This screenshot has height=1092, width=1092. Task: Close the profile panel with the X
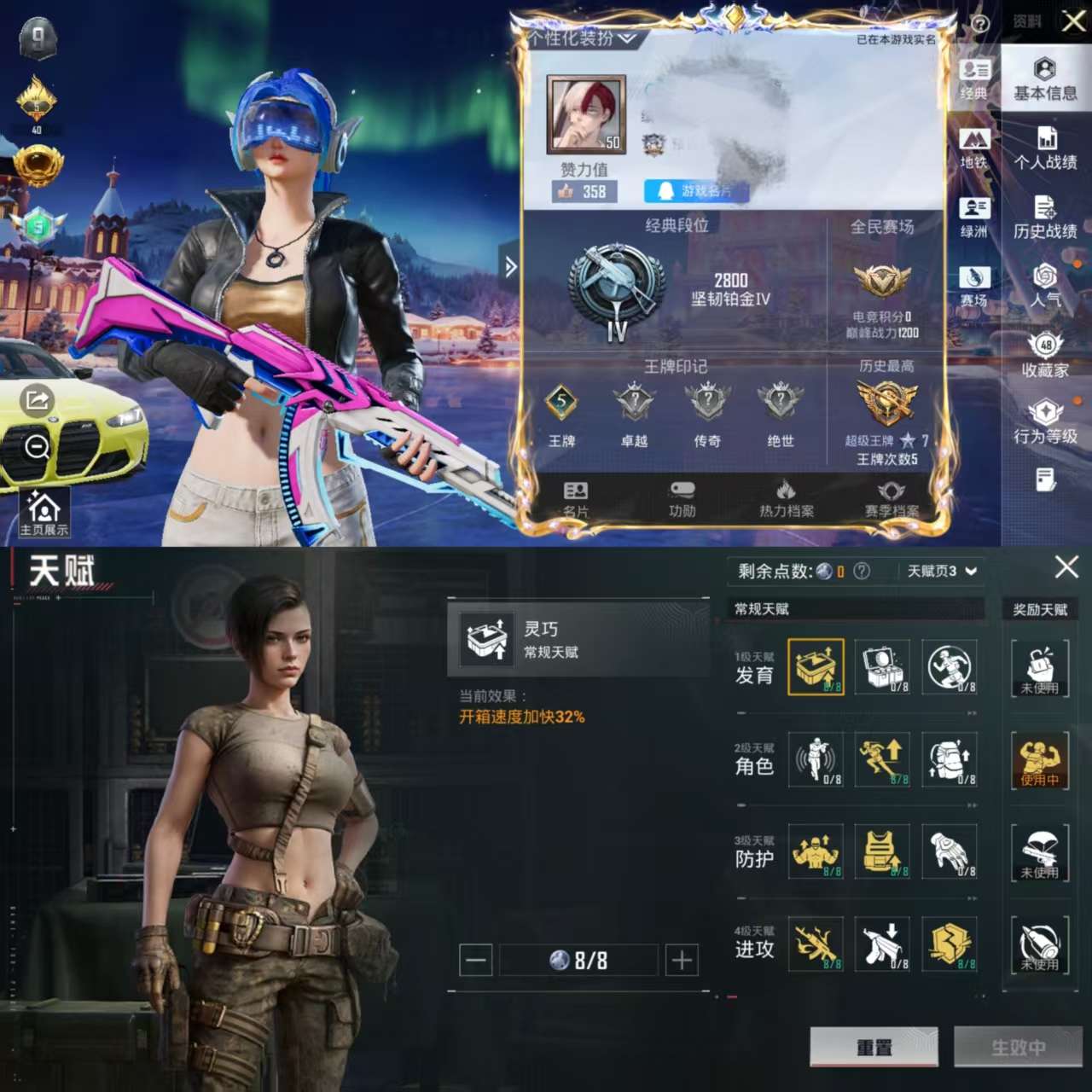click(x=1073, y=20)
